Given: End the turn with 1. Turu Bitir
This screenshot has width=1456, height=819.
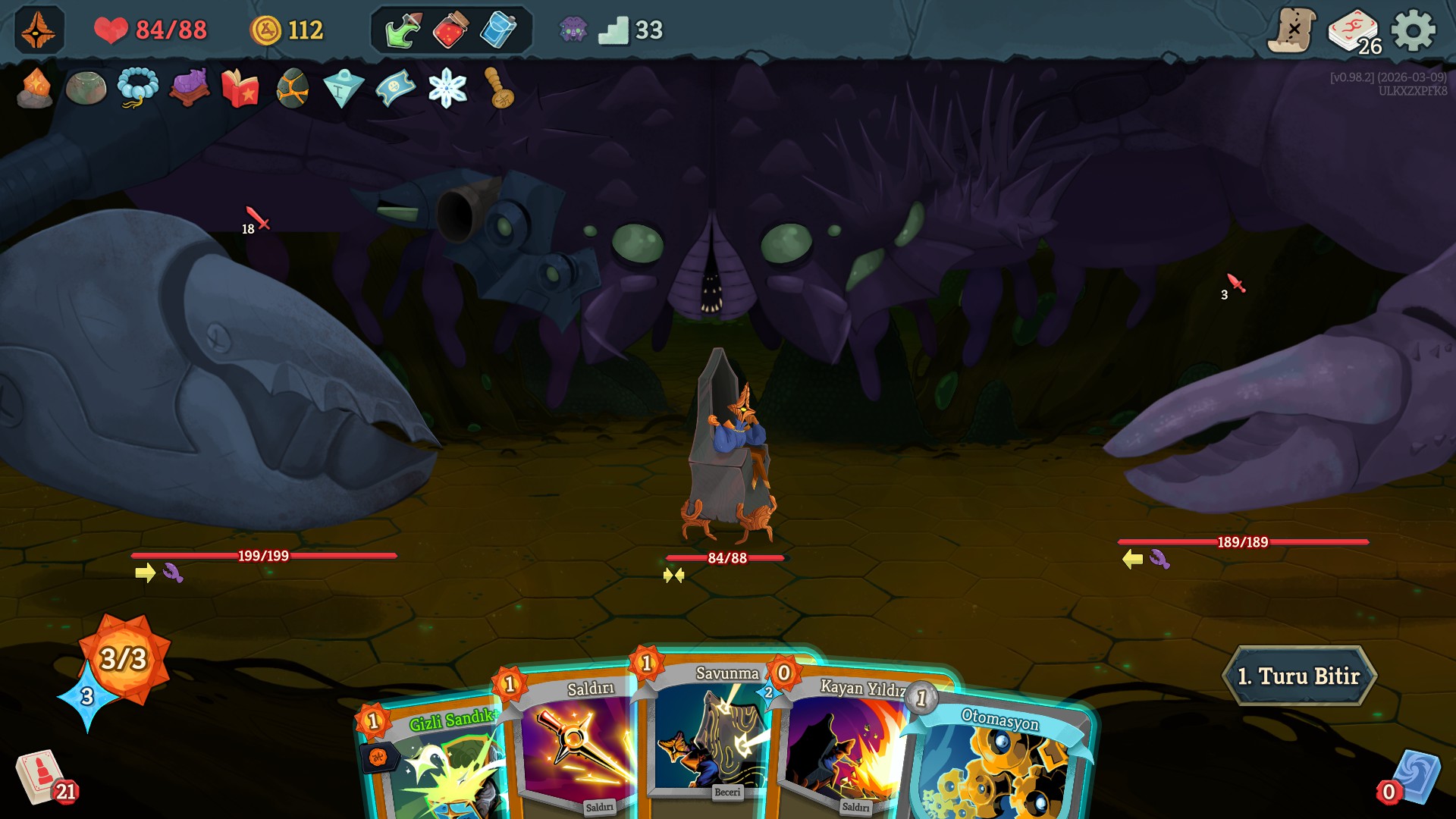Looking at the screenshot, I should tap(1298, 676).
